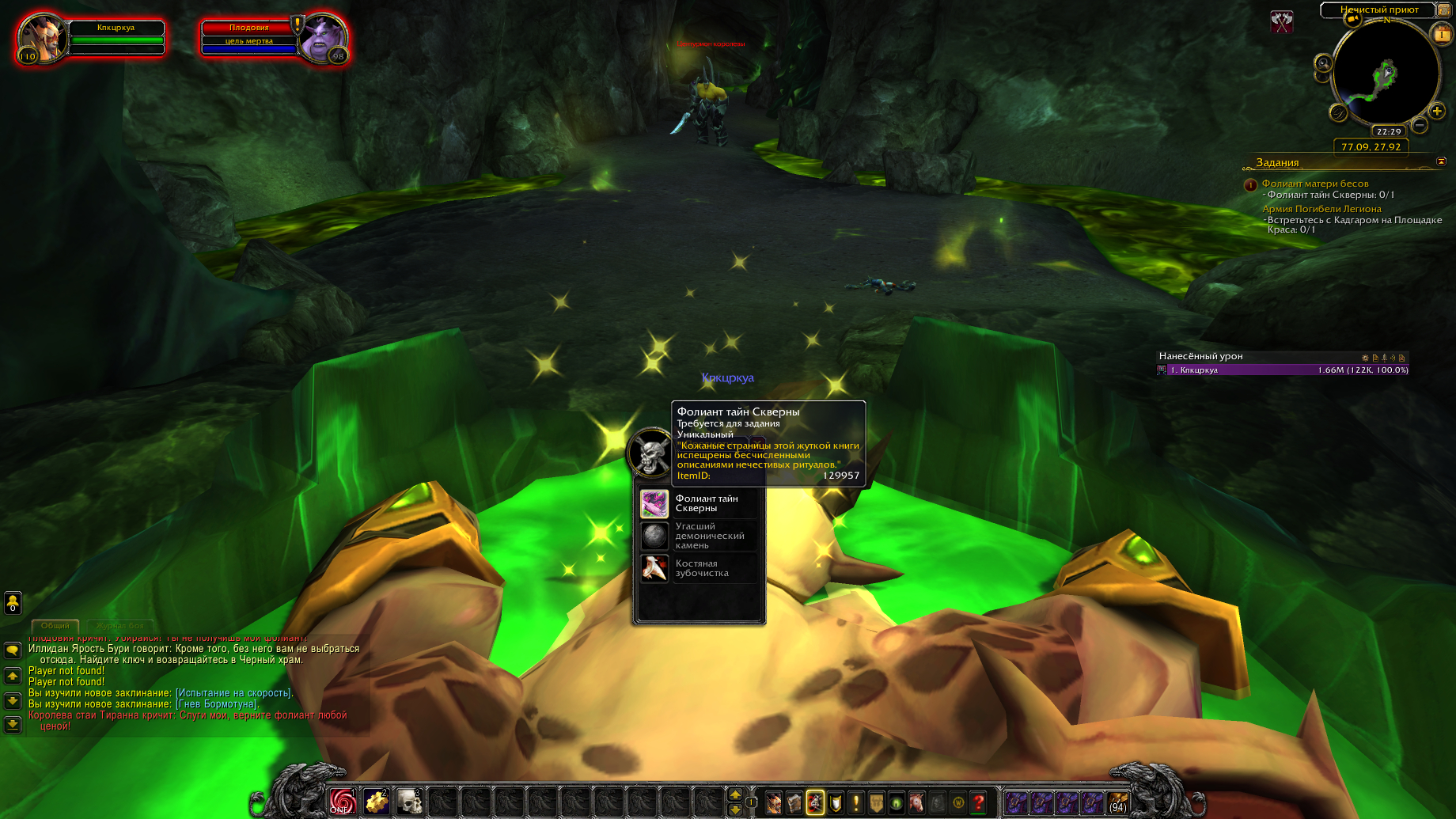This screenshot has height=819, width=1456.
Task: Activate the red spiral ability in slot 1
Action: click(343, 802)
